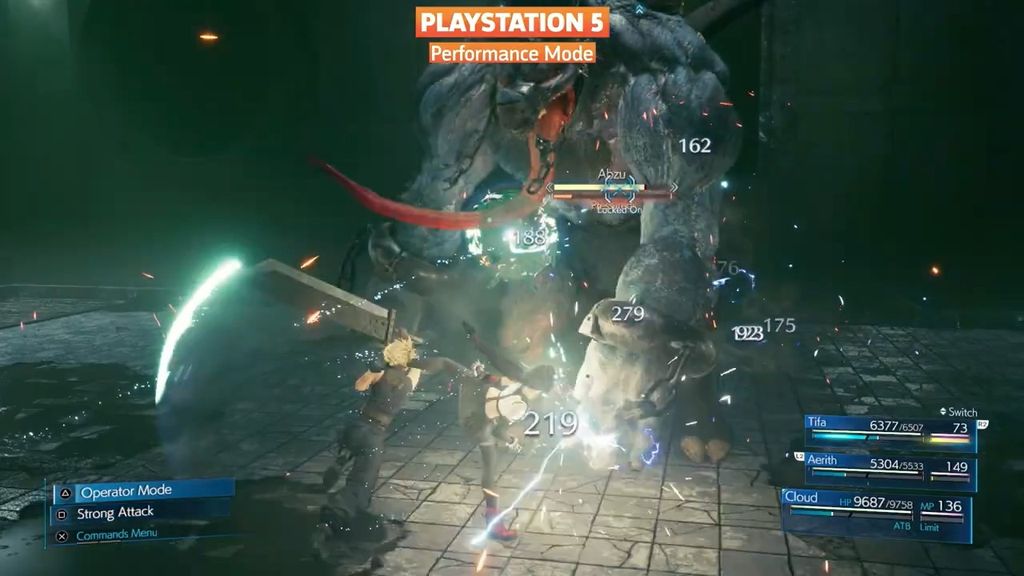This screenshot has width=1024, height=576.
Task: Switch to Tifa in the party list
Action: [x=890, y=432]
